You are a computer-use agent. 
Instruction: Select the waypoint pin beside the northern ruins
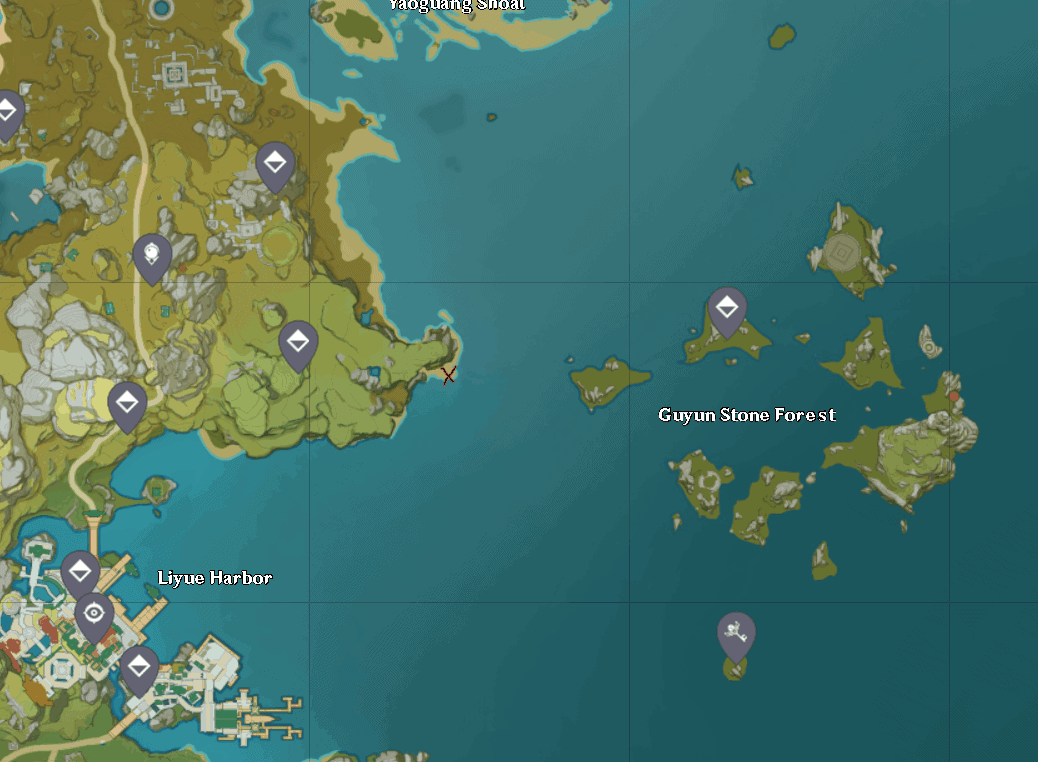click(x=275, y=163)
